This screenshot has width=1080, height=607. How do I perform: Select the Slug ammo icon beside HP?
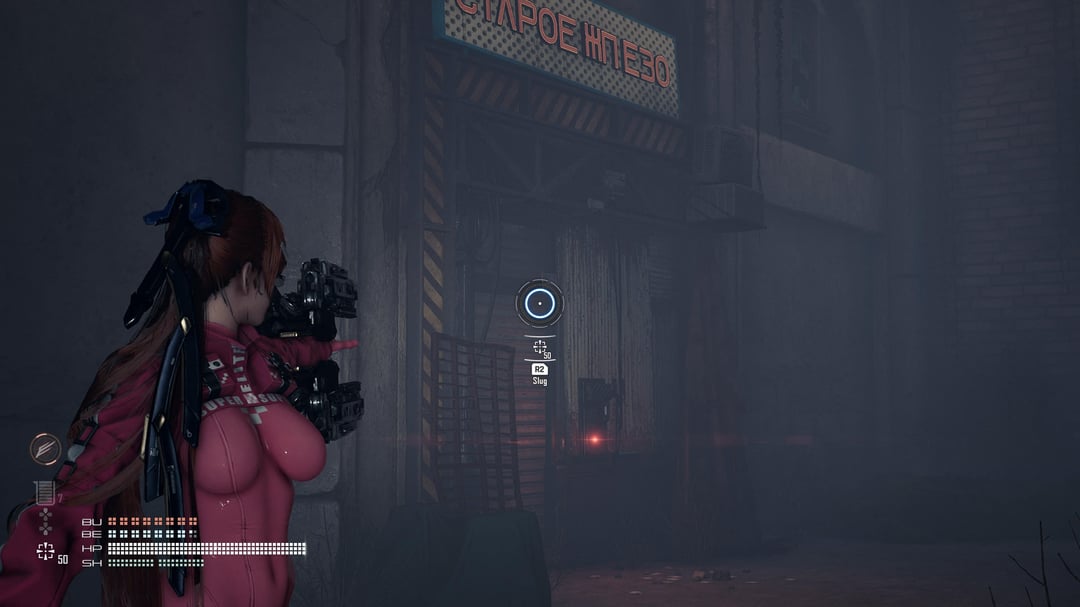(45, 551)
